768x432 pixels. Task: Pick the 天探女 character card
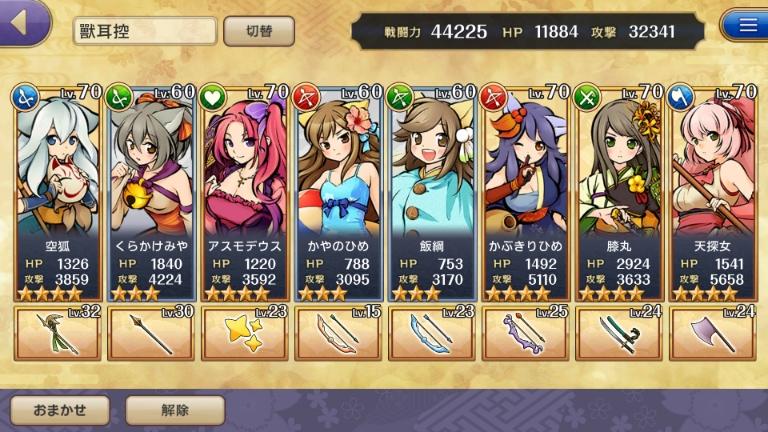point(712,190)
